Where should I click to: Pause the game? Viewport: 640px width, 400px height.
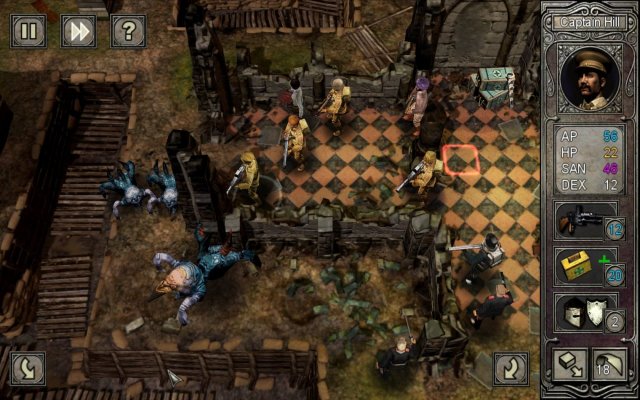pyautogui.click(x=28, y=31)
